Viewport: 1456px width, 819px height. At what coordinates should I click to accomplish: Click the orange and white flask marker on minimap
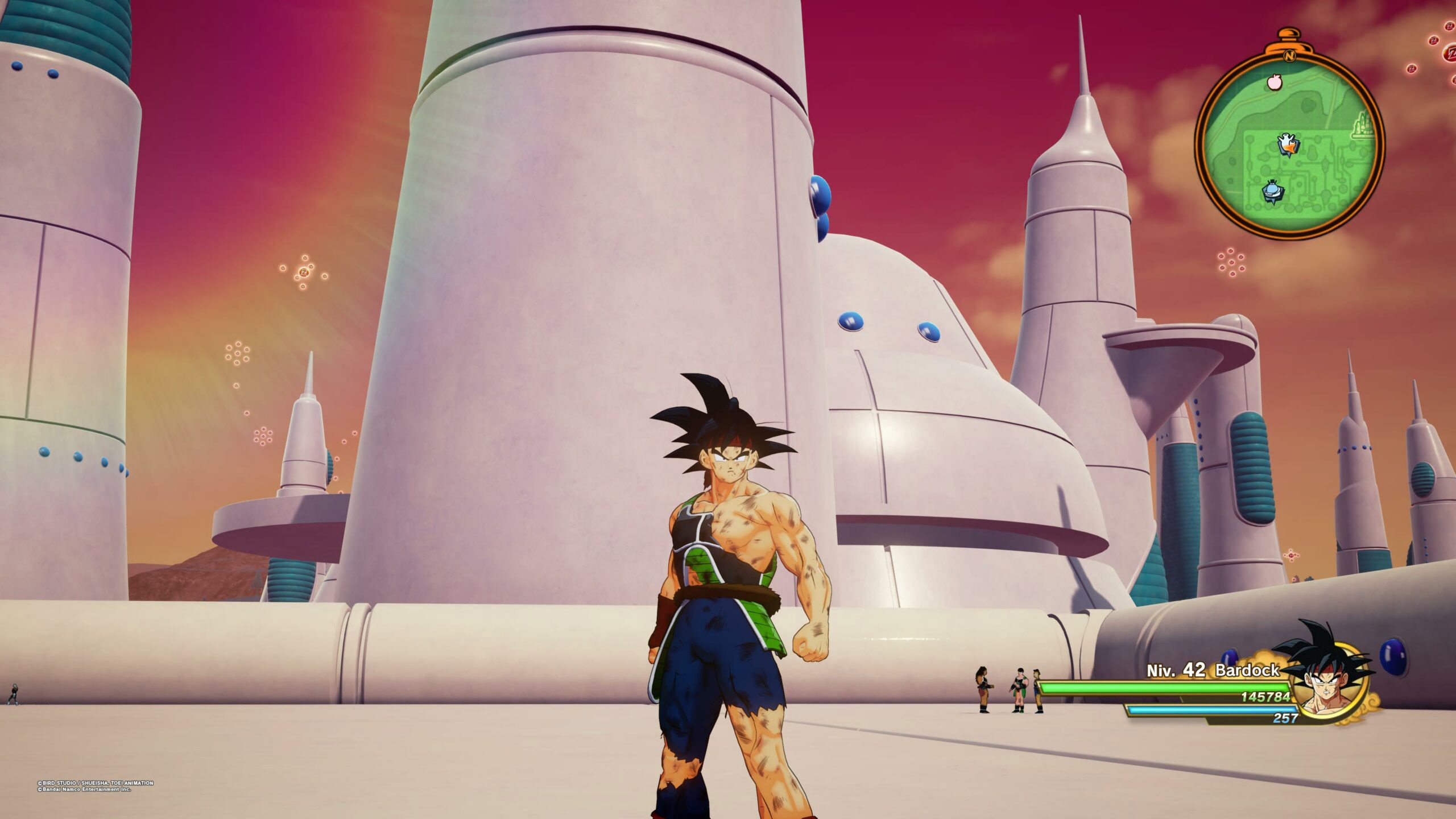[x=1288, y=143]
